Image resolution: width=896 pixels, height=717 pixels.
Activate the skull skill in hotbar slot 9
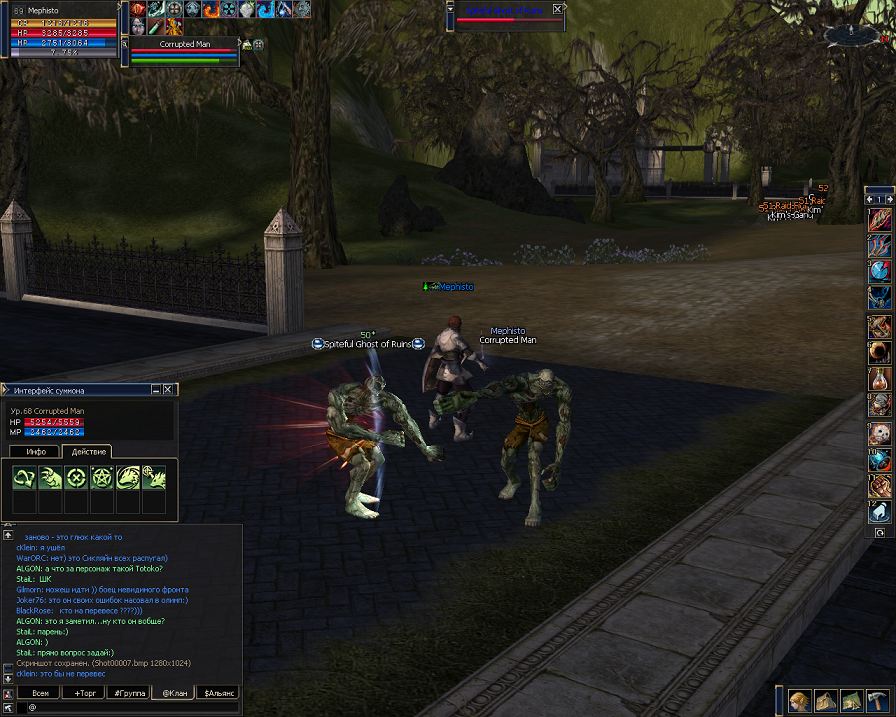[x=880, y=432]
